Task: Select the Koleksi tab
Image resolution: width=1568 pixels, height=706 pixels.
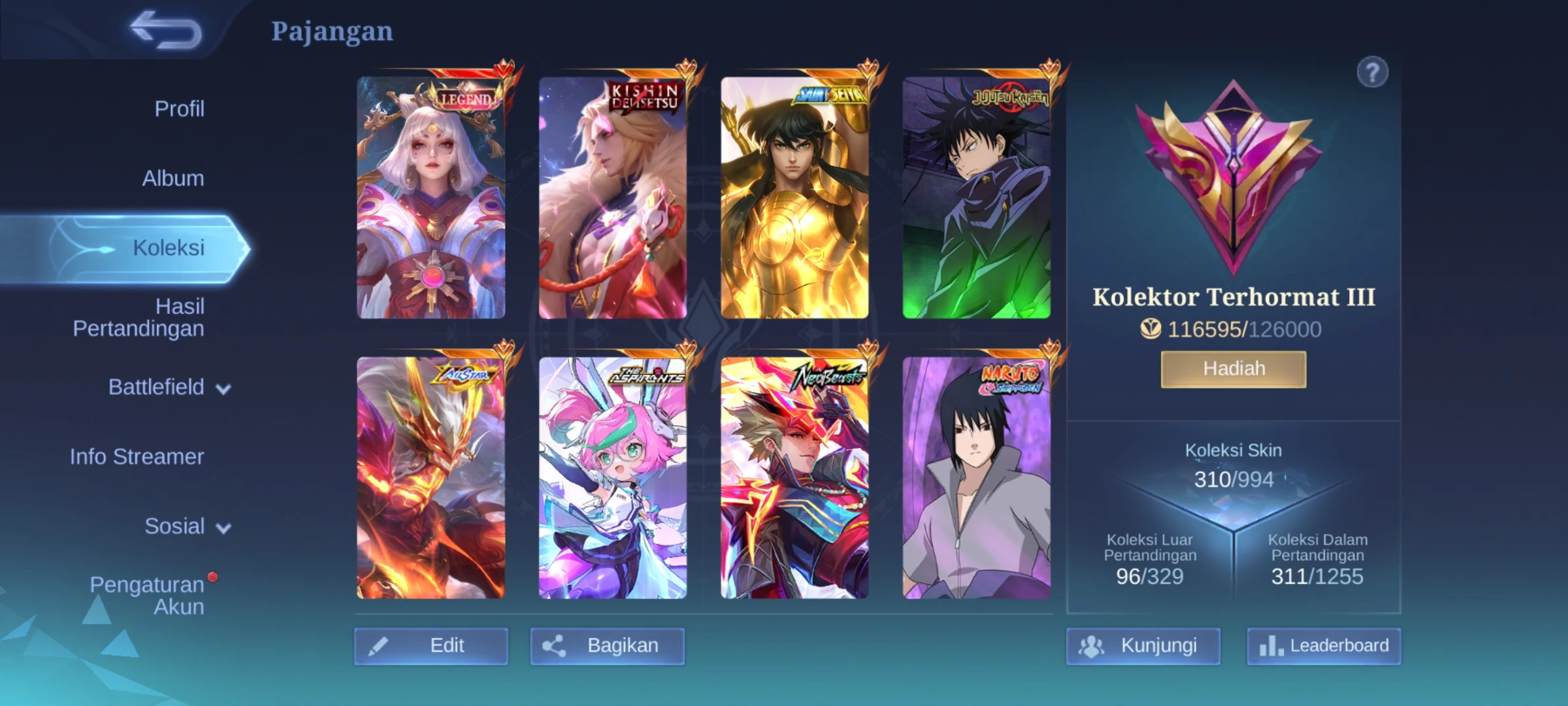Action: click(x=169, y=248)
